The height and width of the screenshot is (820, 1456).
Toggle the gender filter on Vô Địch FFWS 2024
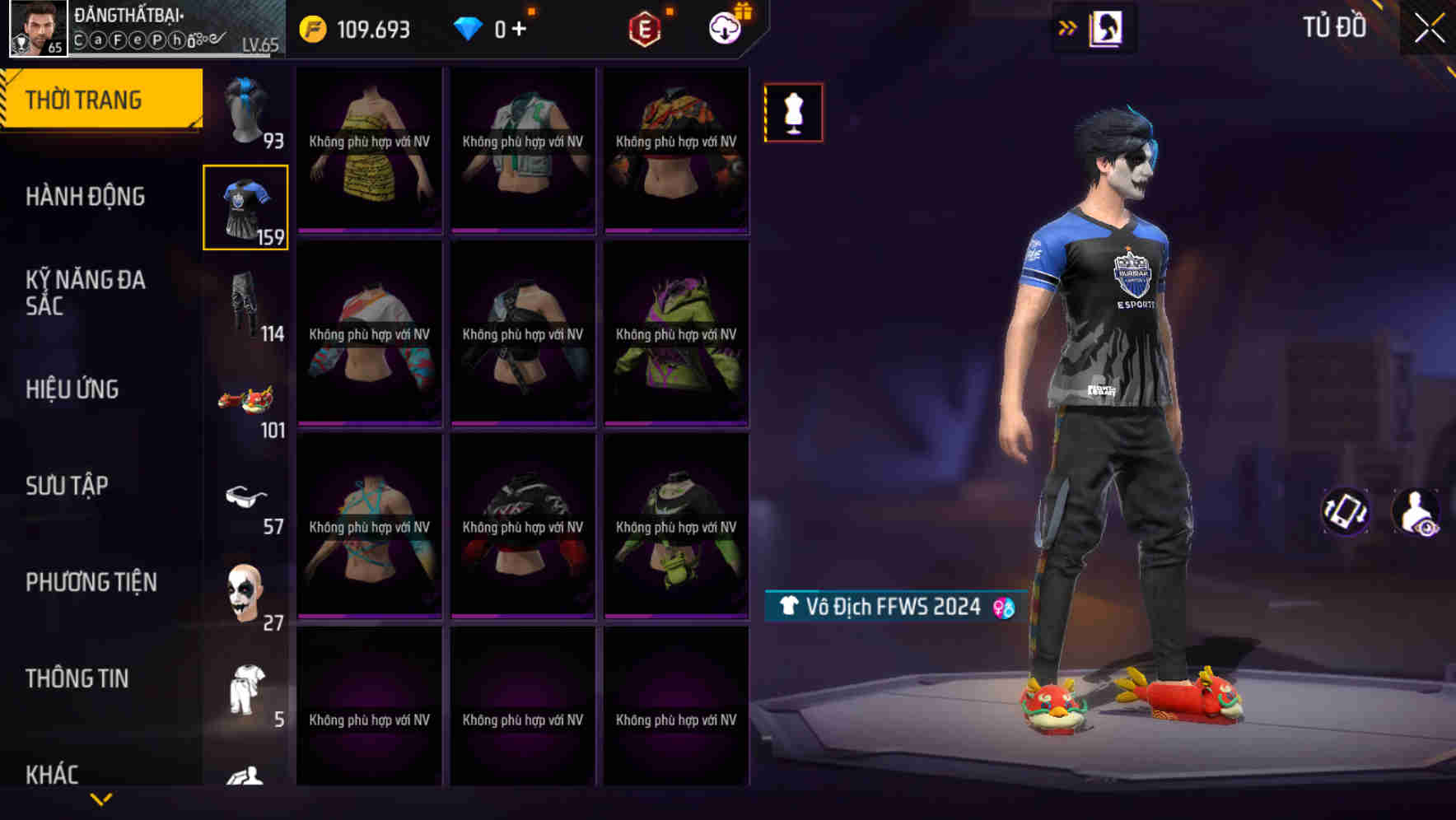coord(1003,608)
